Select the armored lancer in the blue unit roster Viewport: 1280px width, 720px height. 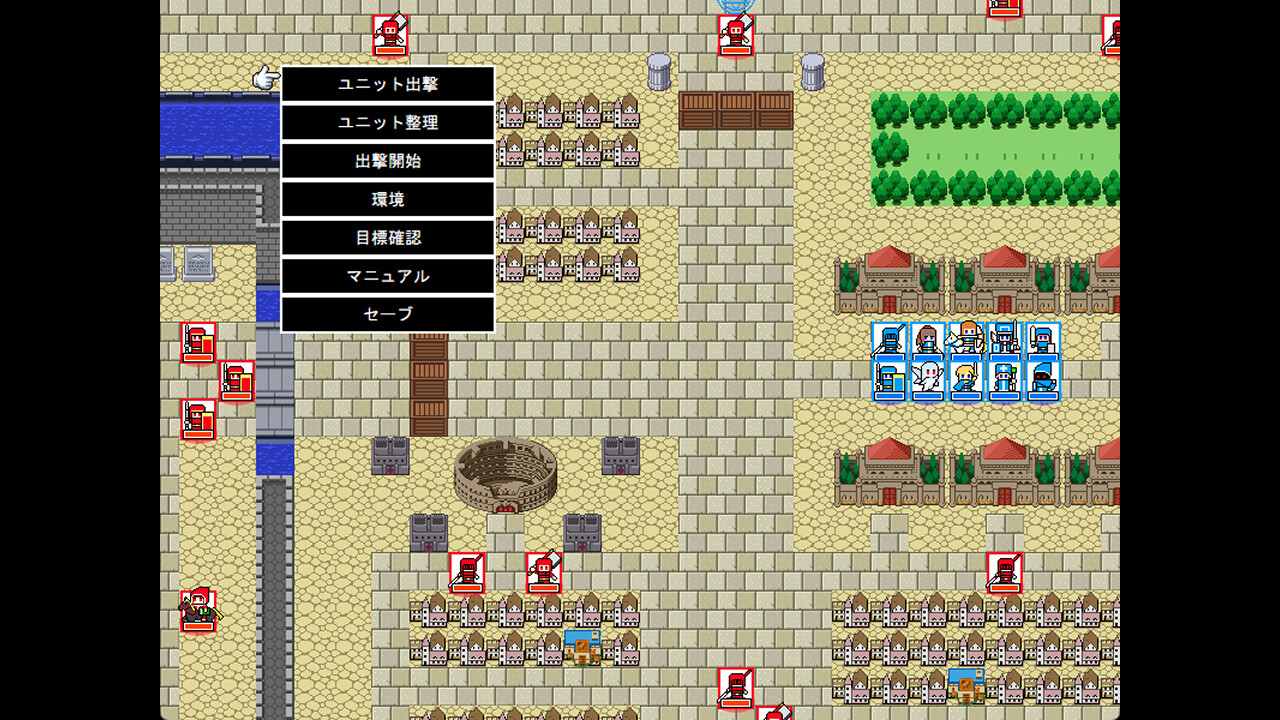pyautogui.click(x=887, y=340)
